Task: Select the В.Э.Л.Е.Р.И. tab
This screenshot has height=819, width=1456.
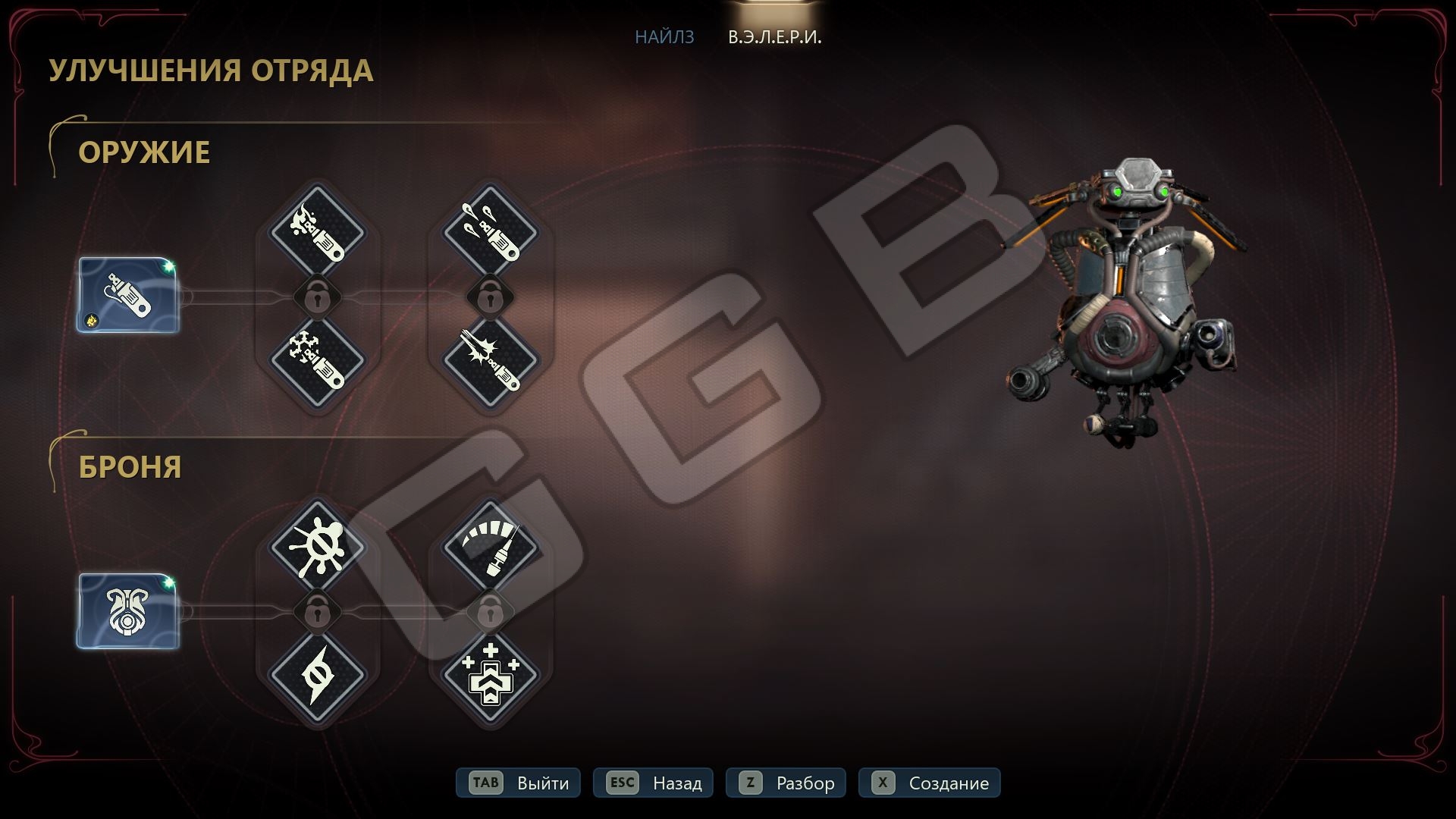Action: coord(774,36)
